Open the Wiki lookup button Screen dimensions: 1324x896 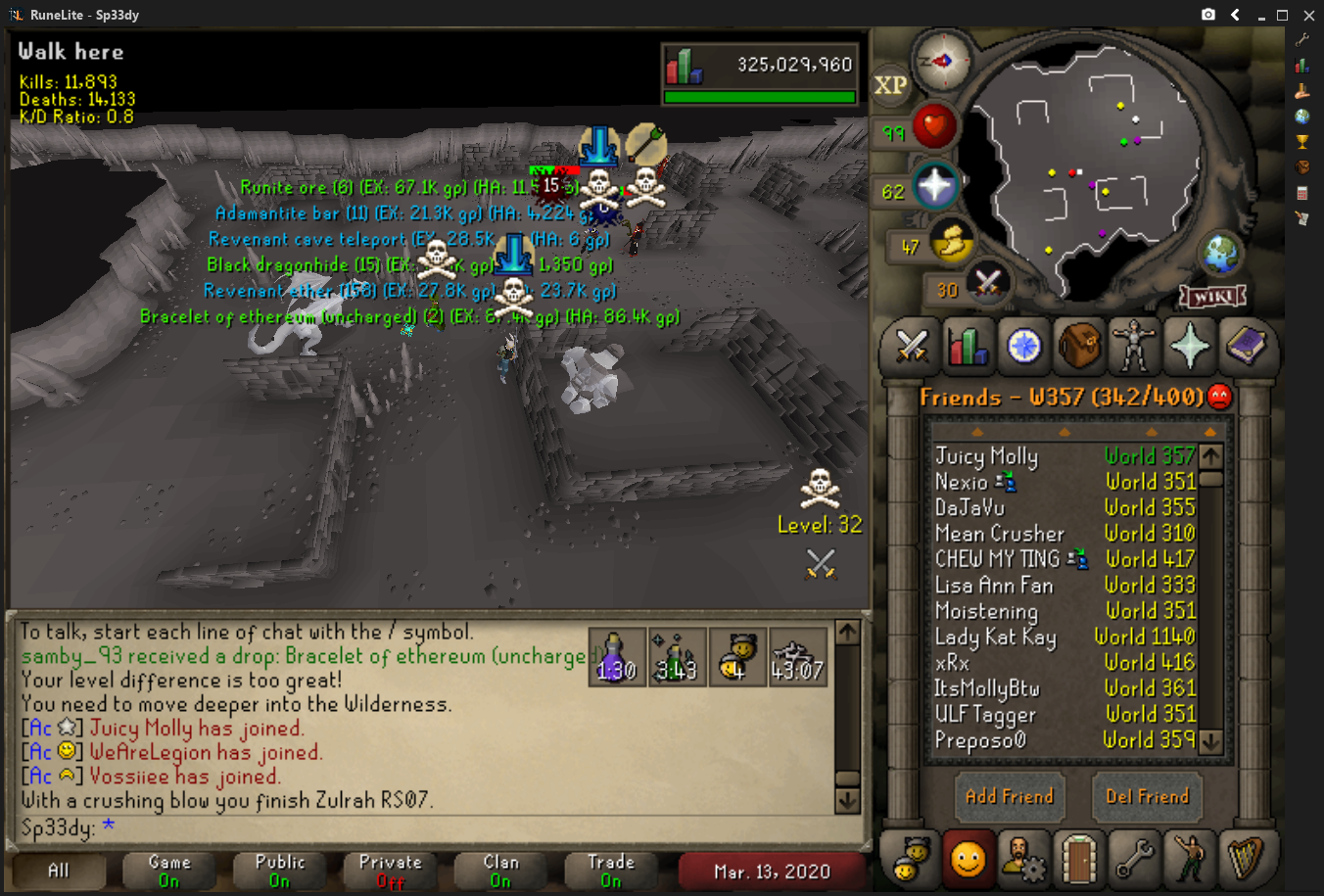coord(1212,295)
